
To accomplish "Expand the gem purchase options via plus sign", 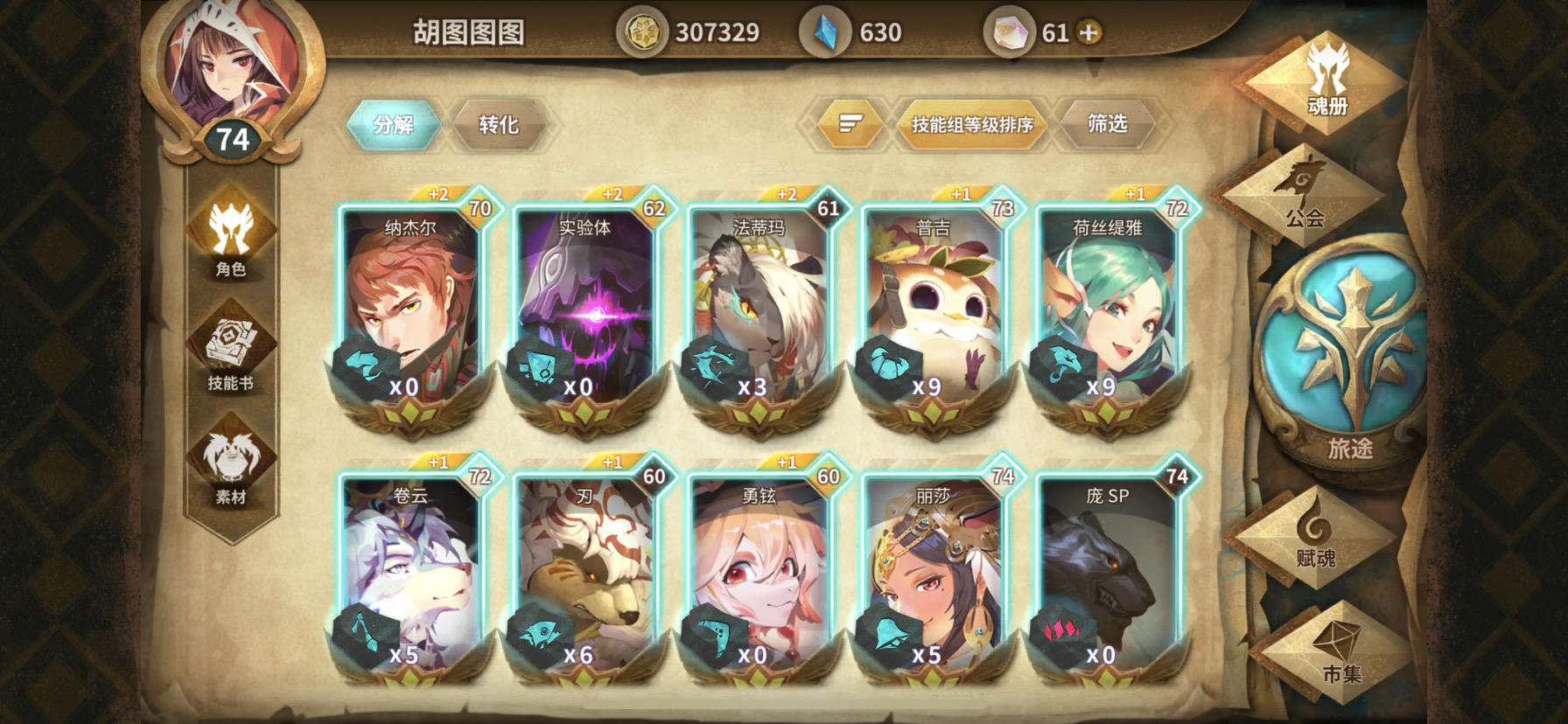I will (1088, 32).
